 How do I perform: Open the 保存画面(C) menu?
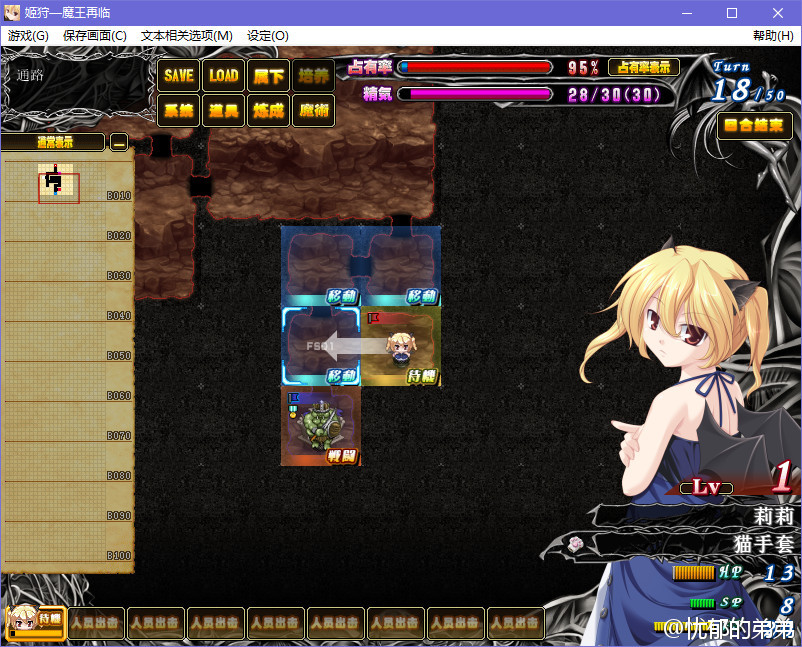point(95,35)
